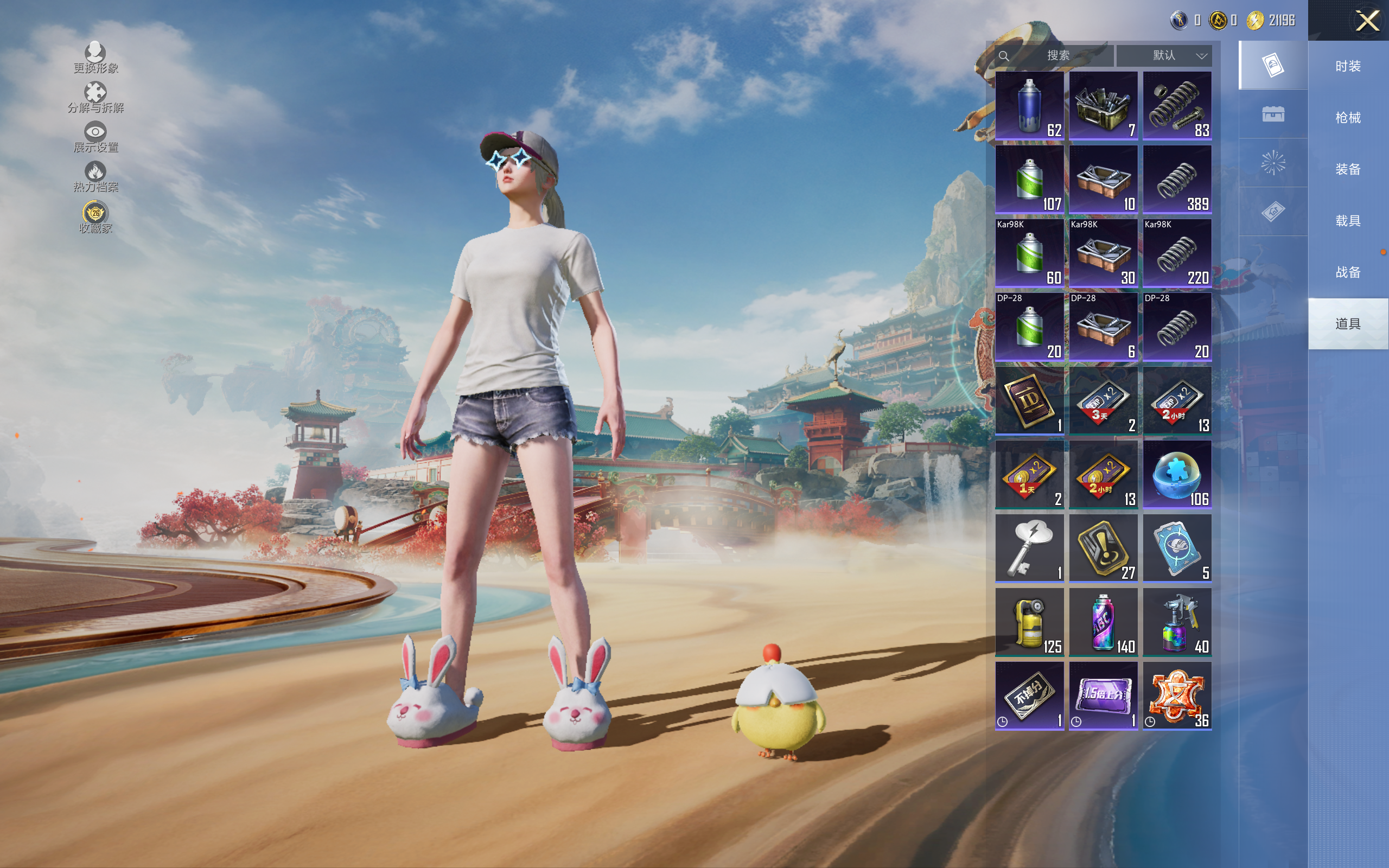The image size is (1389, 868).
Task: Close the inventory screen with the X
Action: (x=1367, y=21)
